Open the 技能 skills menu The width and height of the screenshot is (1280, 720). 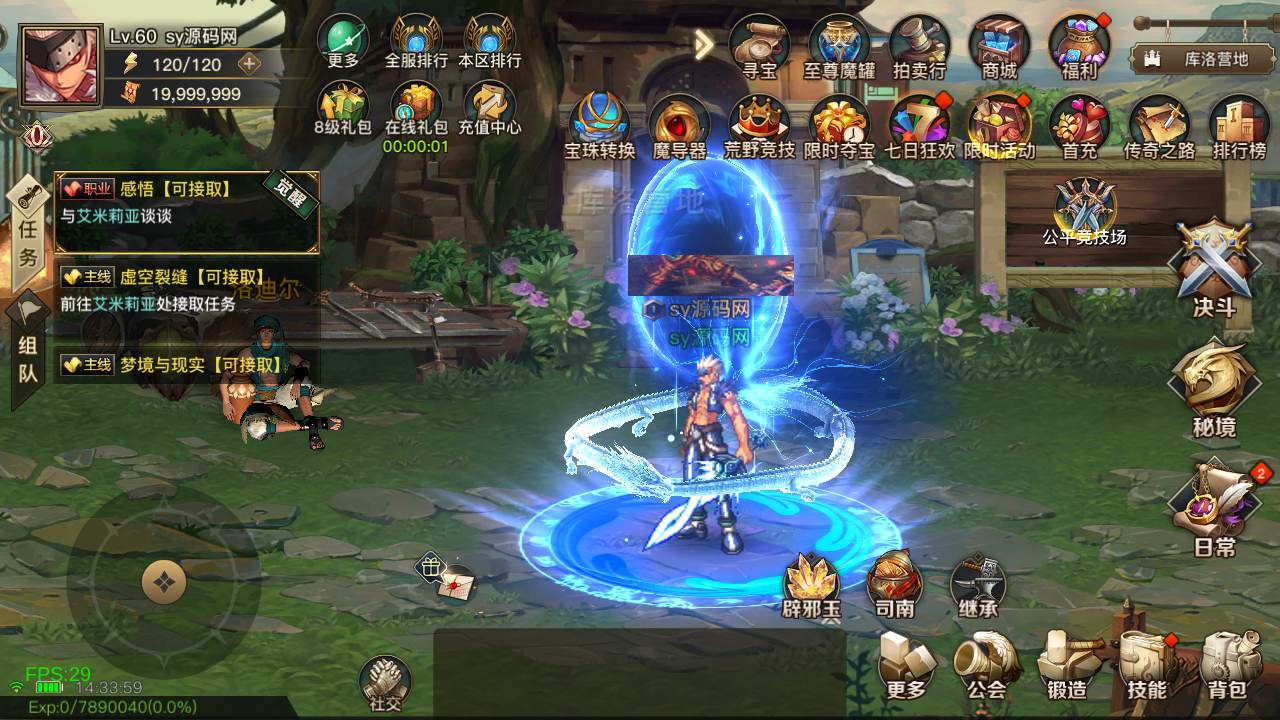1147,665
